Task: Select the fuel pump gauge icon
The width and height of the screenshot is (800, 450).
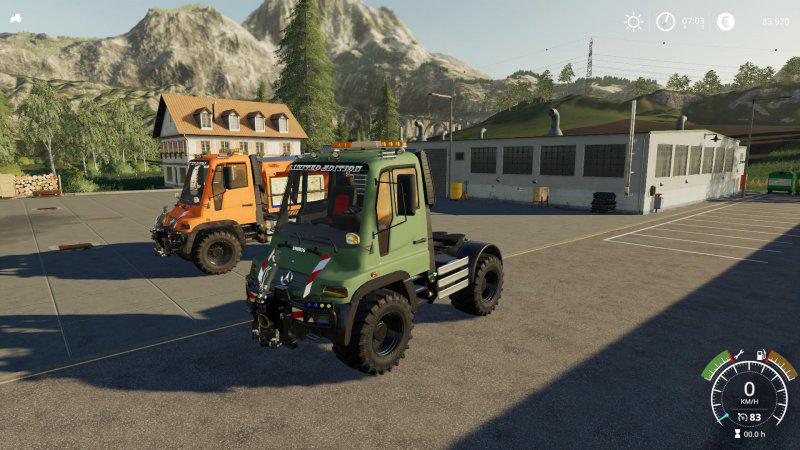Action: tap(761, 355)
